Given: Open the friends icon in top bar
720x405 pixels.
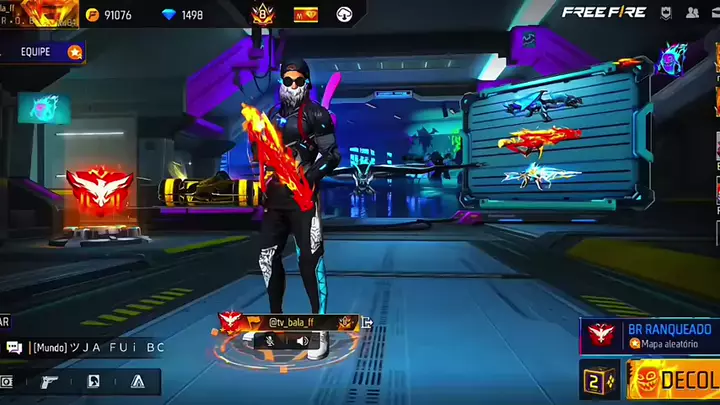Looking at the screenshot, I should click(x=692, y=13).
